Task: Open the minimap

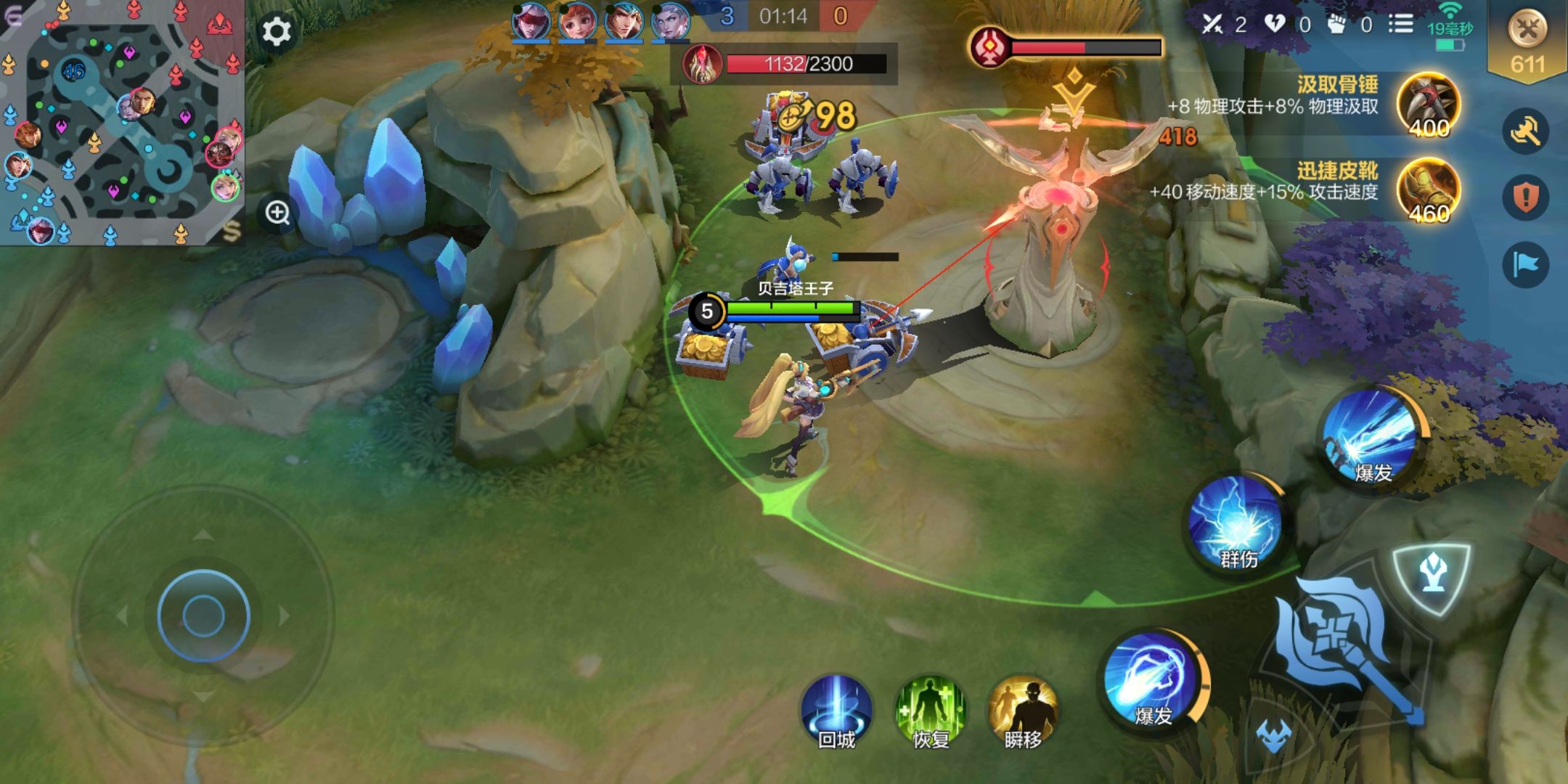Action: point(121,122)
